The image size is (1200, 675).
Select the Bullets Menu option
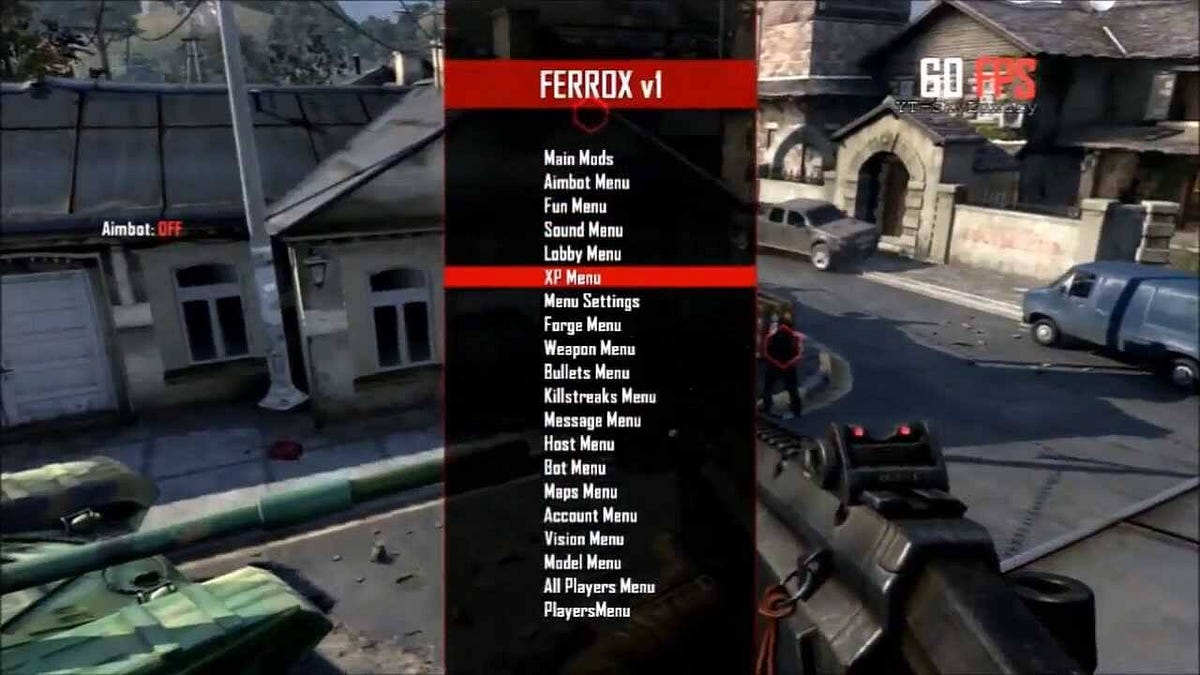coord(586,373)
